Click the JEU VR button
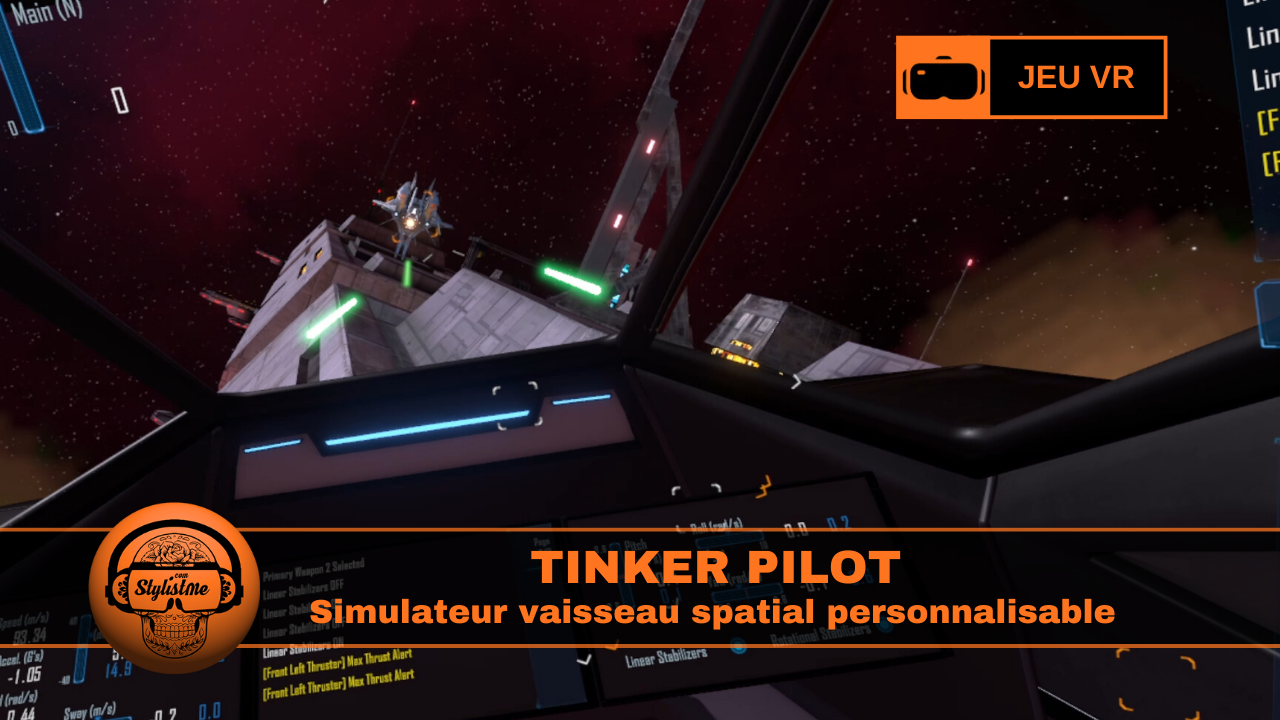This screenshot has width=1280, height=720. [x=1077, y=77]
